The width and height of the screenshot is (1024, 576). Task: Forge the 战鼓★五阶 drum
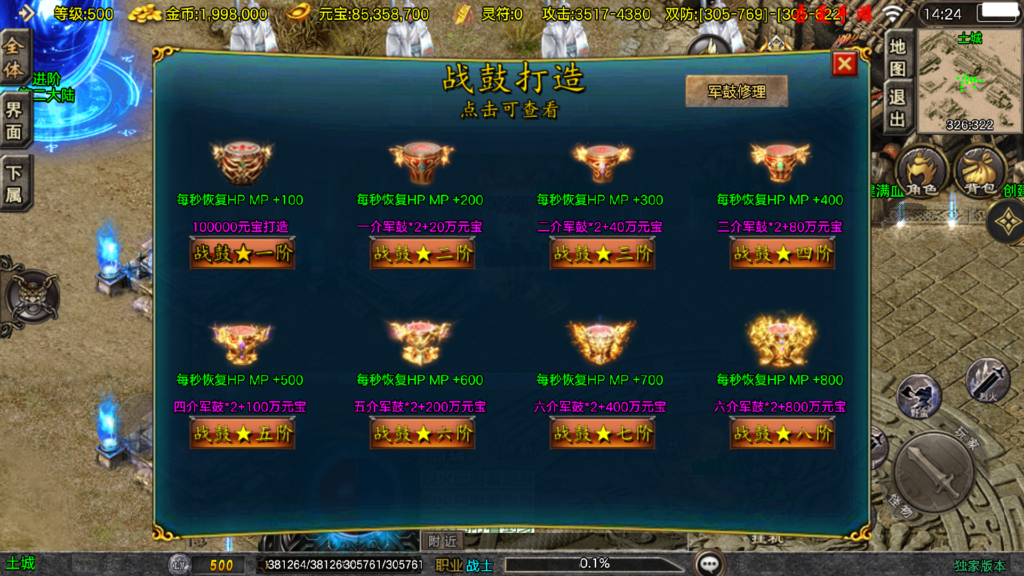[242, 433]
